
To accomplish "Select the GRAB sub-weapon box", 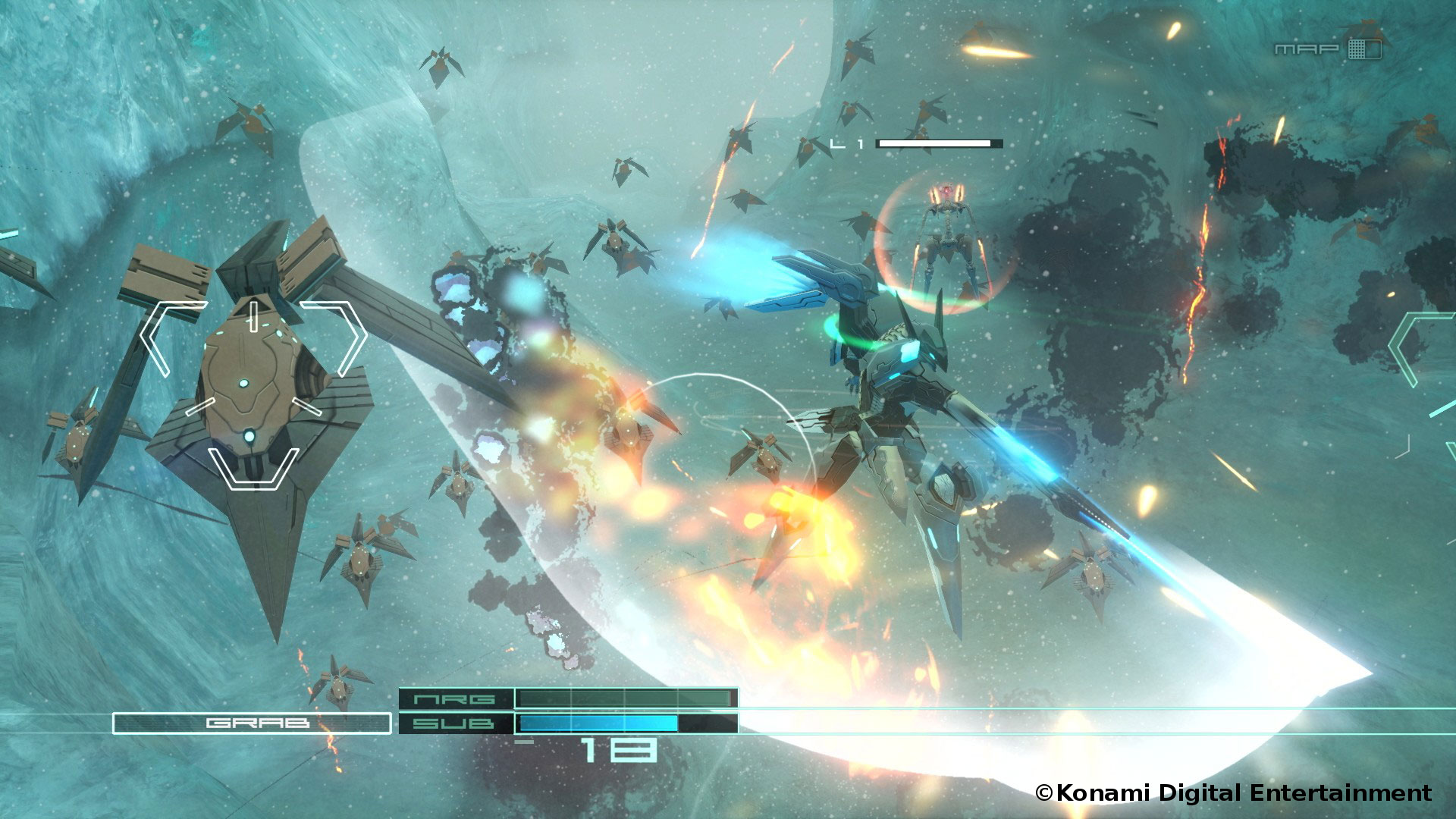I will coord(252,723).
